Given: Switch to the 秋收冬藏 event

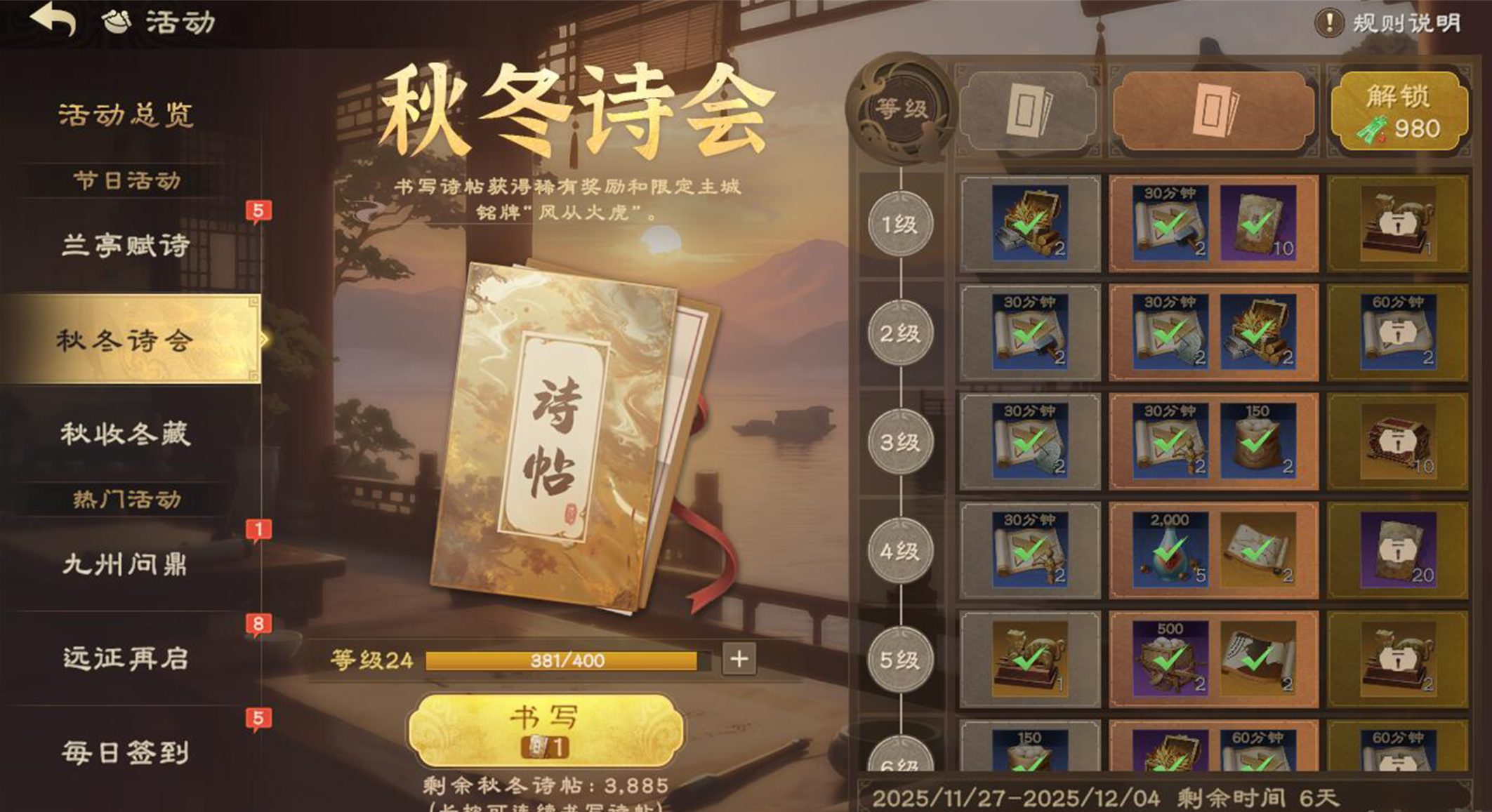Looking at the screenshot, I should [x=126, y=434].
